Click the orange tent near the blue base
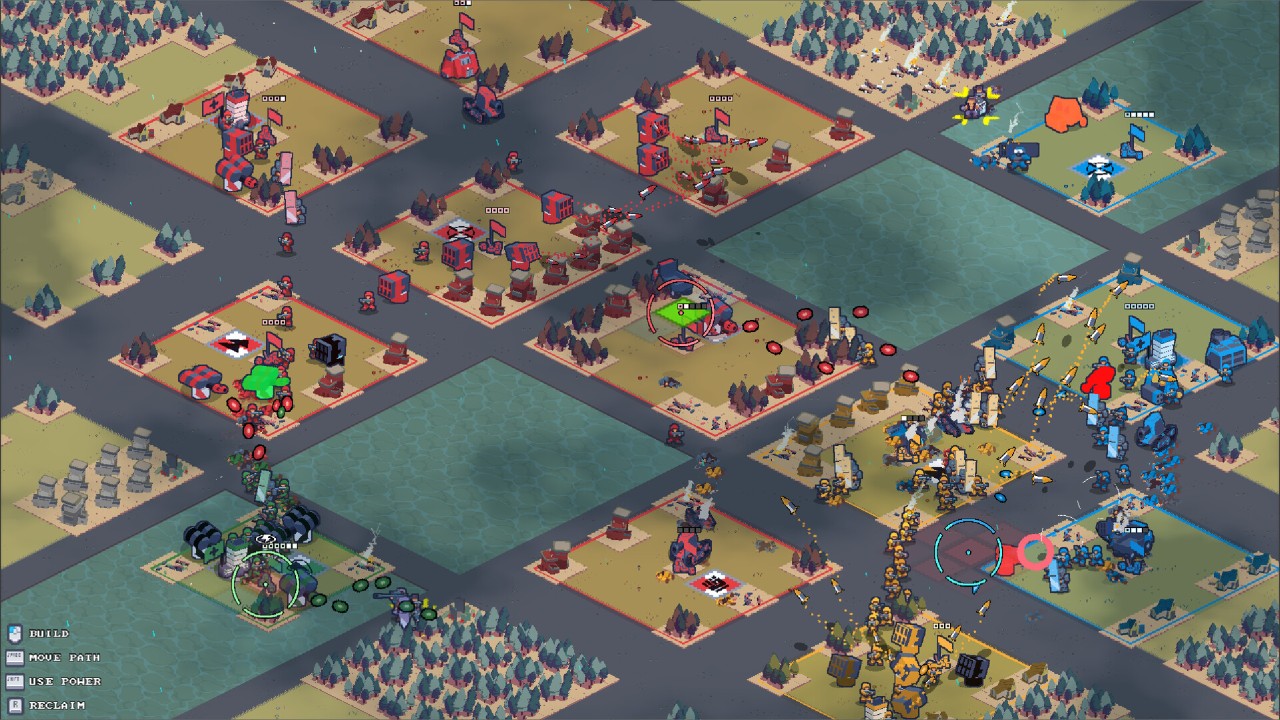 pos(1063,115)
